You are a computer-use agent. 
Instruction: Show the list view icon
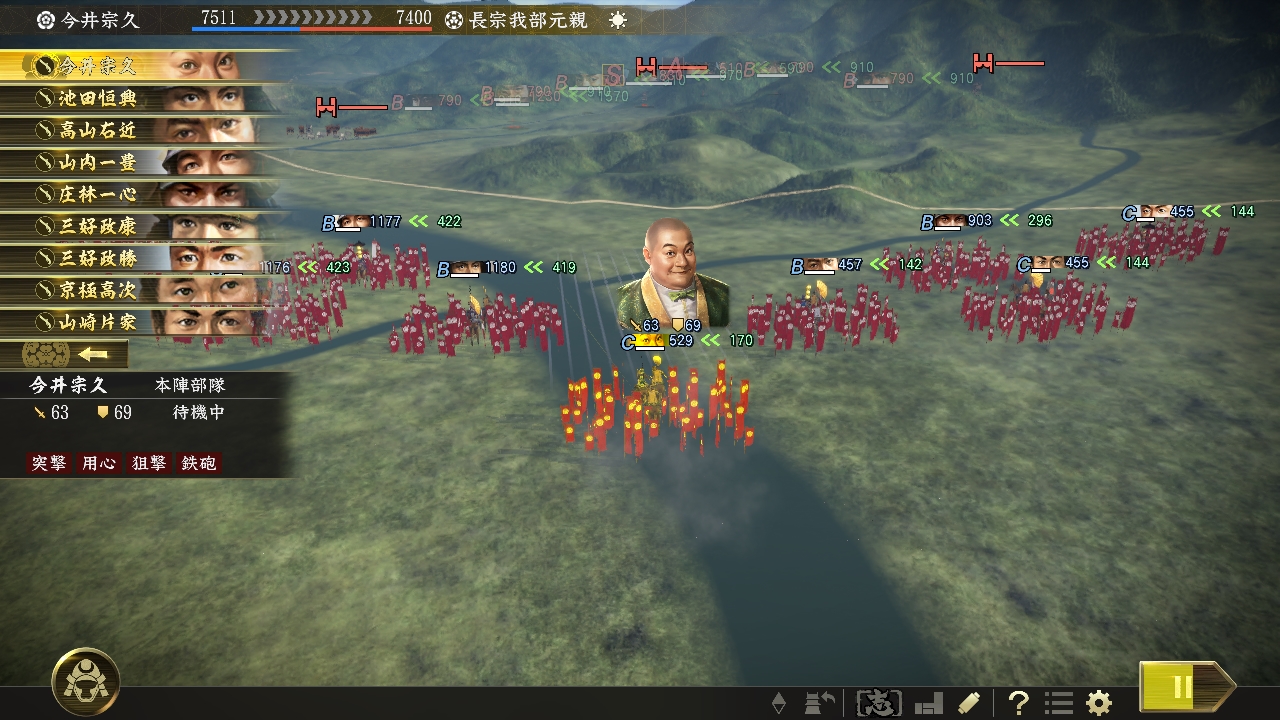point(1059,703)
